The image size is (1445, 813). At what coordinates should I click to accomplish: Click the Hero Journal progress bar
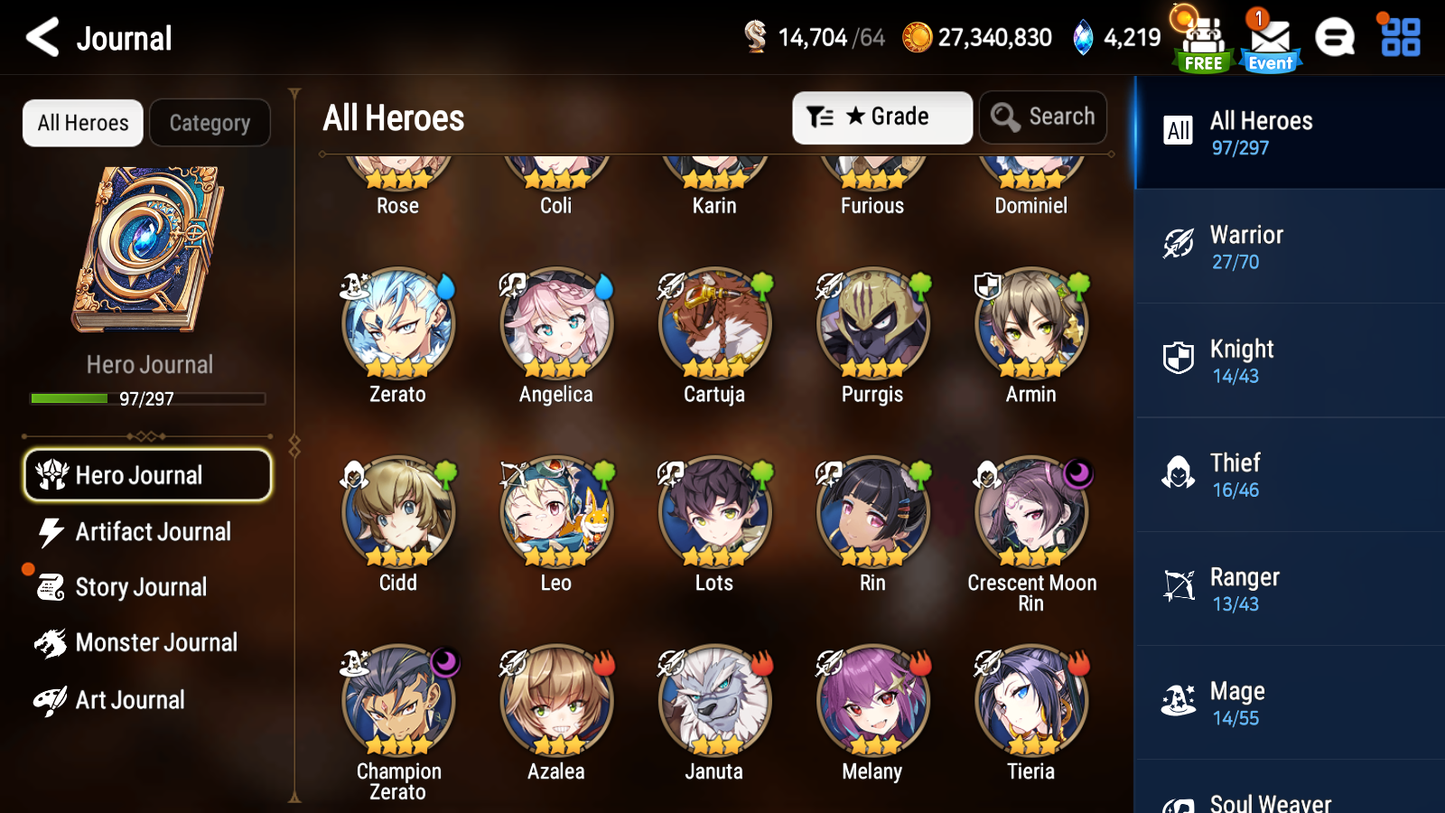pyautogui.click(x=149, y=398)
